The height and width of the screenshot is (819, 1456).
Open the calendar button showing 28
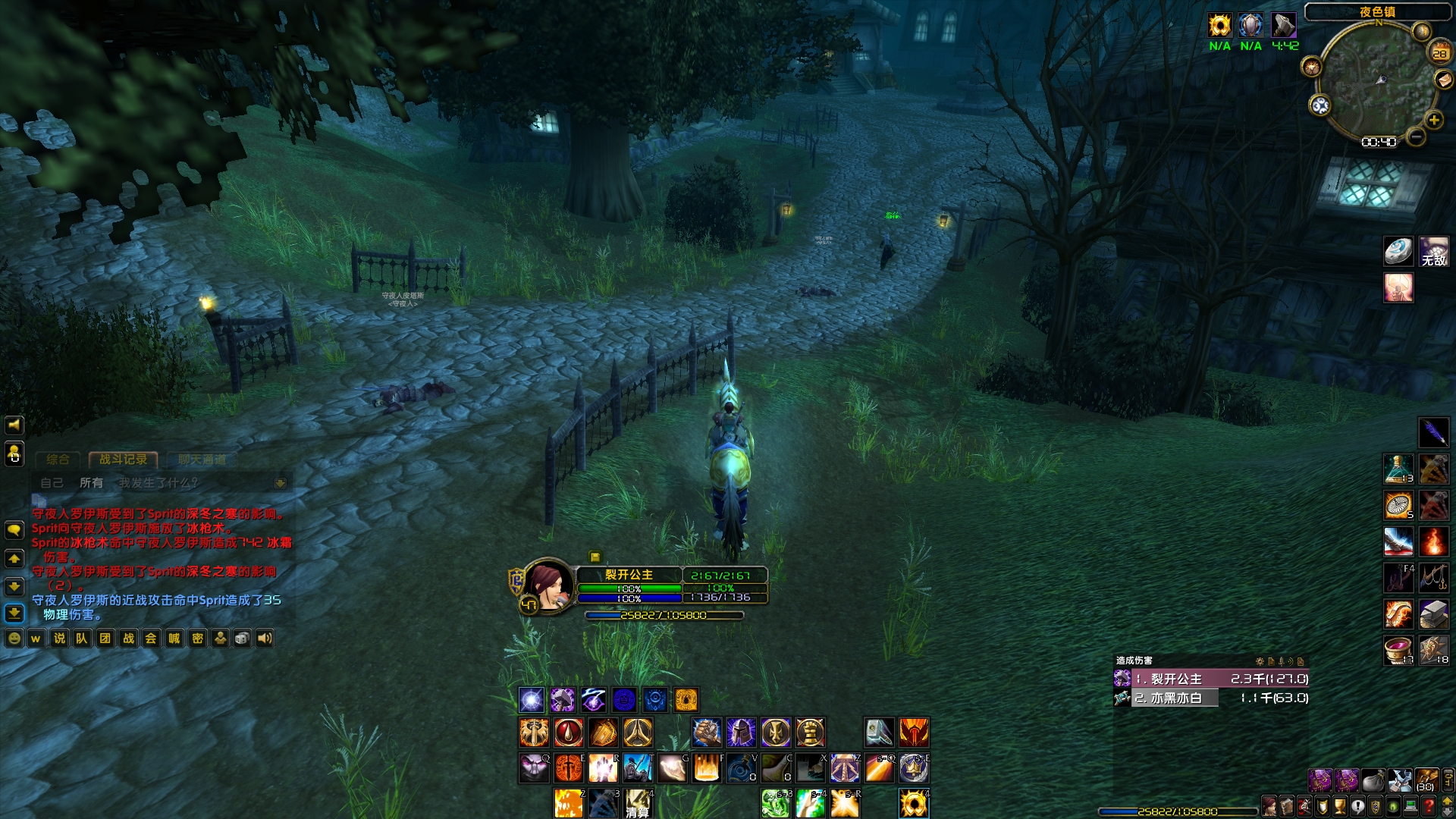[1439, 53]
